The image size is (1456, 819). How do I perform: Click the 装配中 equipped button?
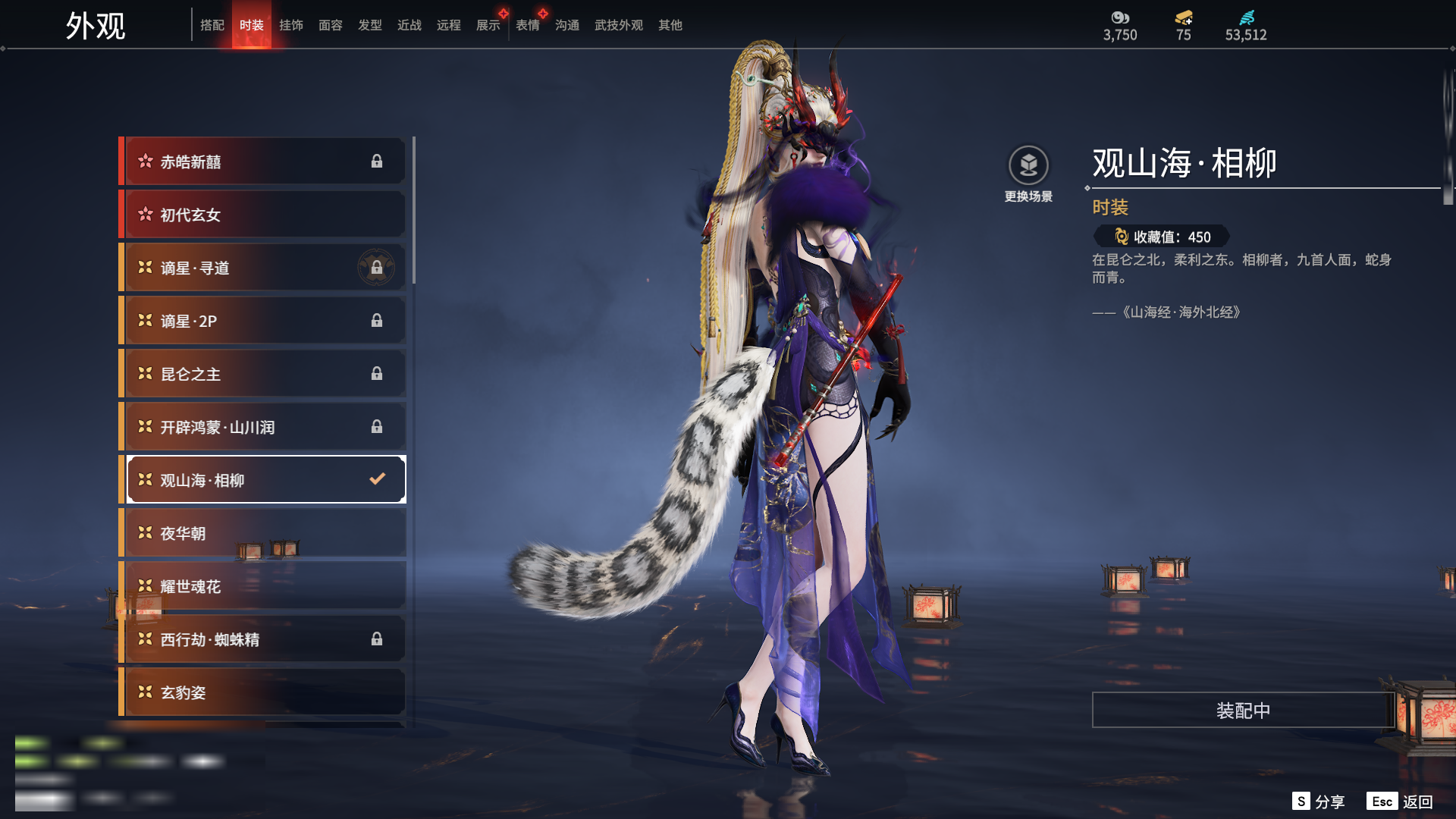tap(1243, 711)
